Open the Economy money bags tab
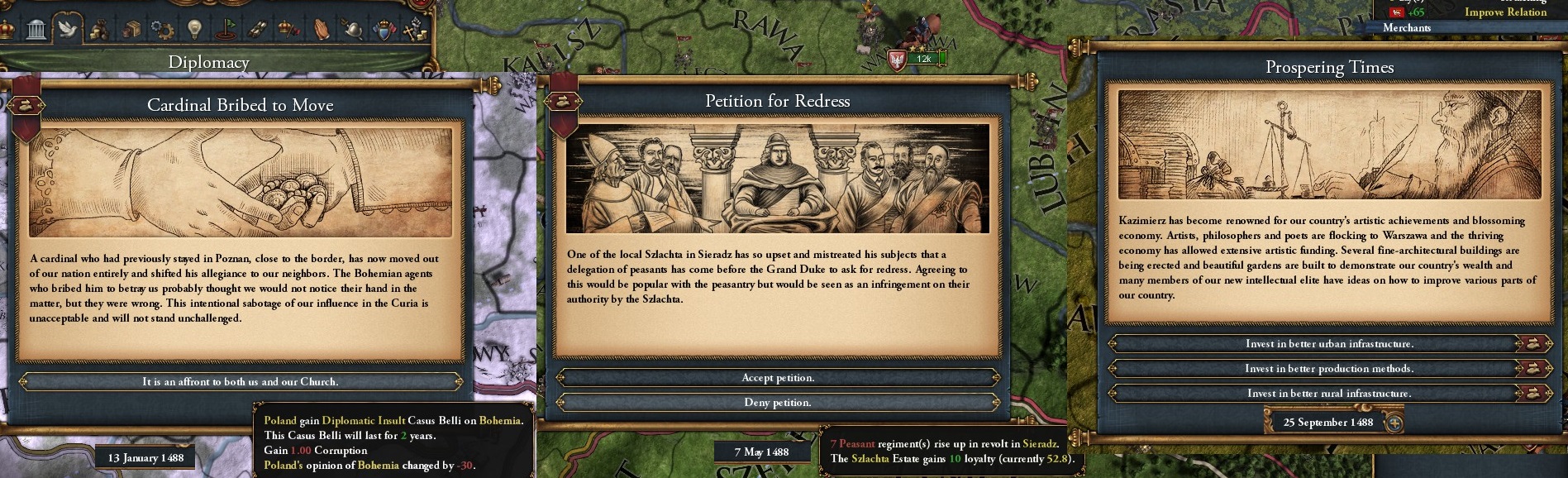 click(x=99, y=31)
